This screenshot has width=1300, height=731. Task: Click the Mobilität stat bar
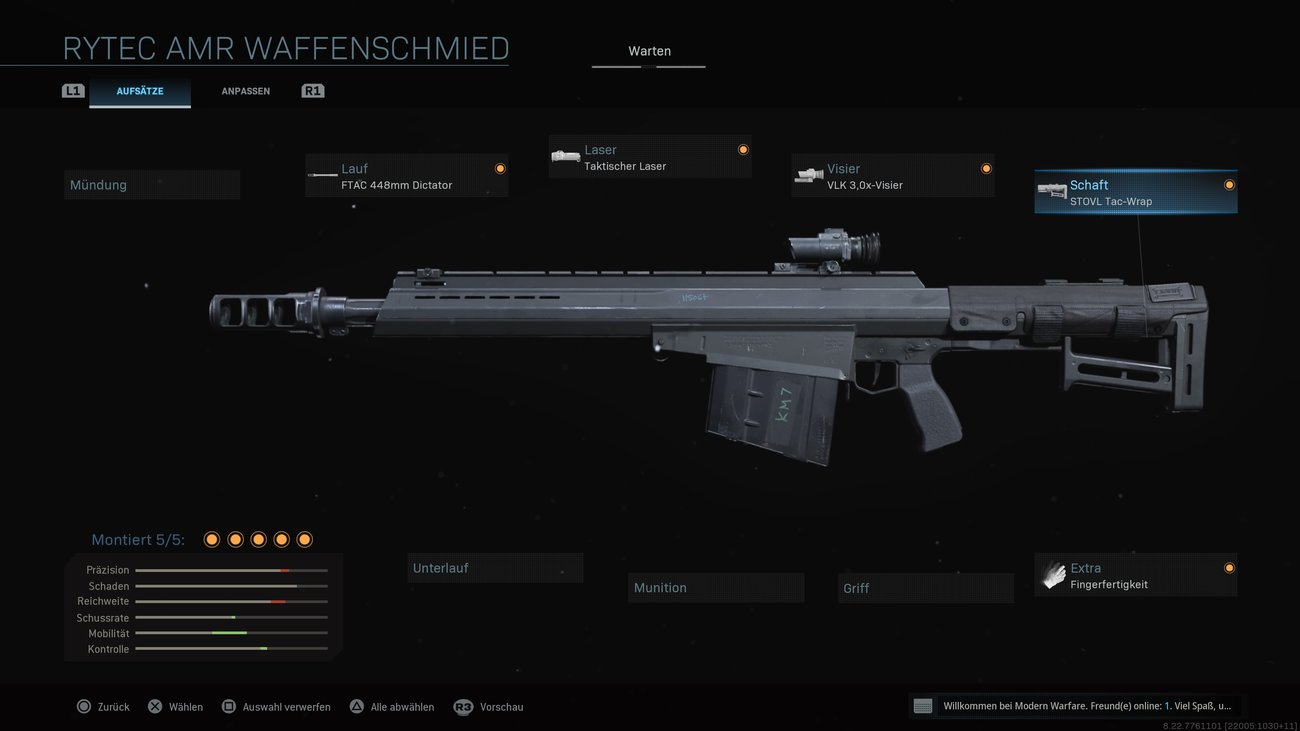click(232, 632)
